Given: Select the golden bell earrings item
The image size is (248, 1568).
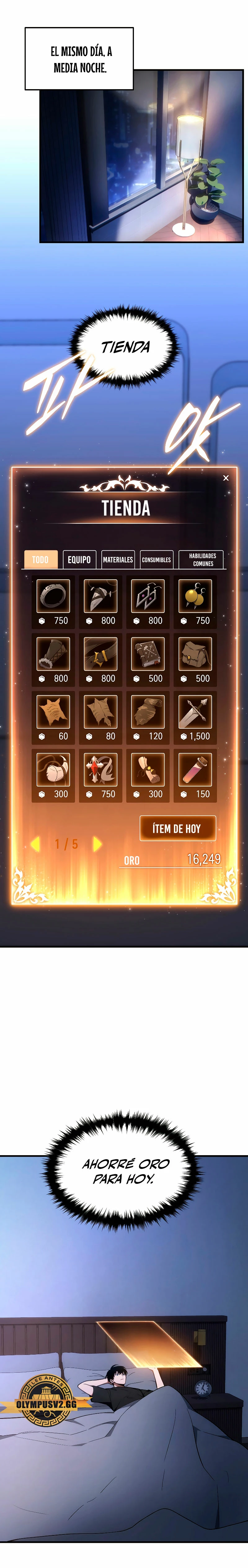Looking at the screenshot, I should coord(195,596).
